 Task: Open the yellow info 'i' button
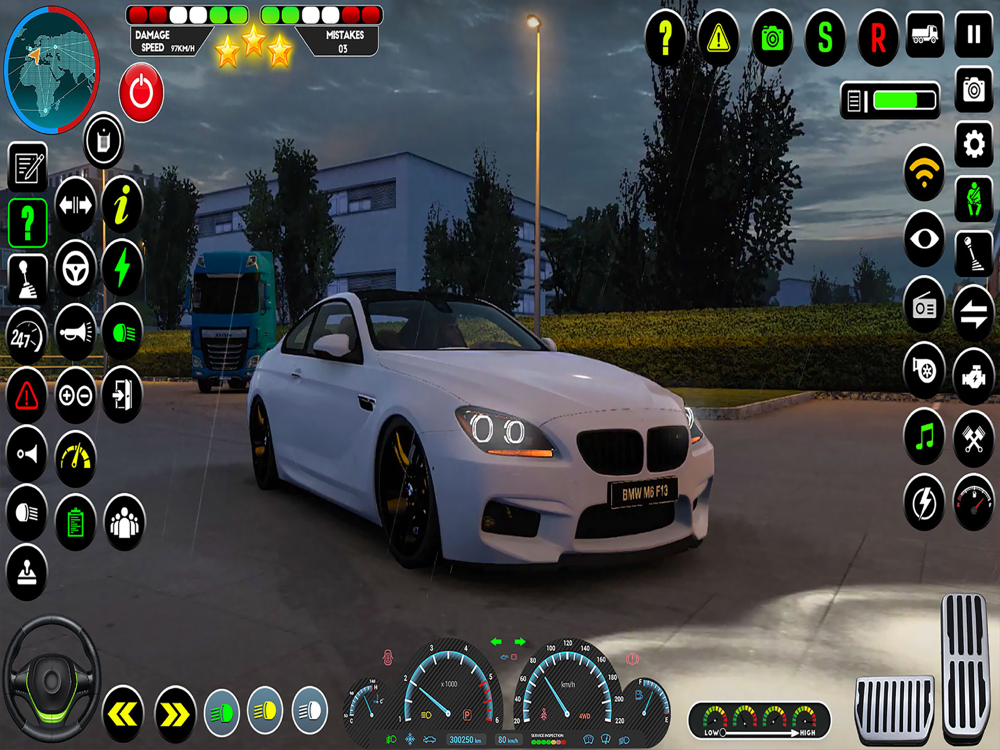tap(122, 206)
